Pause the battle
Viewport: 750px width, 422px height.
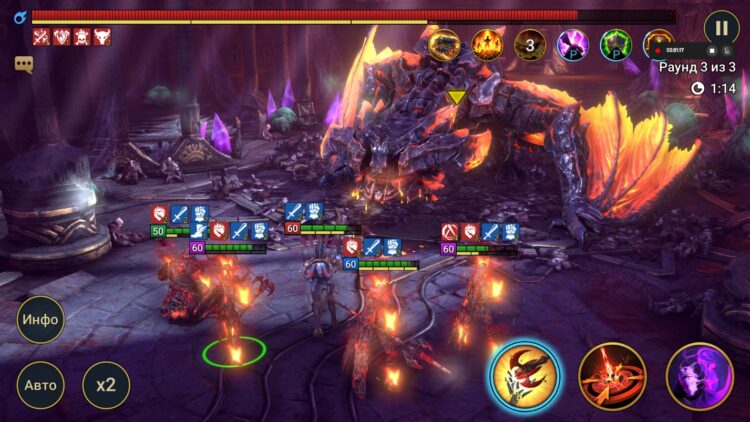(x=721, y=27)
